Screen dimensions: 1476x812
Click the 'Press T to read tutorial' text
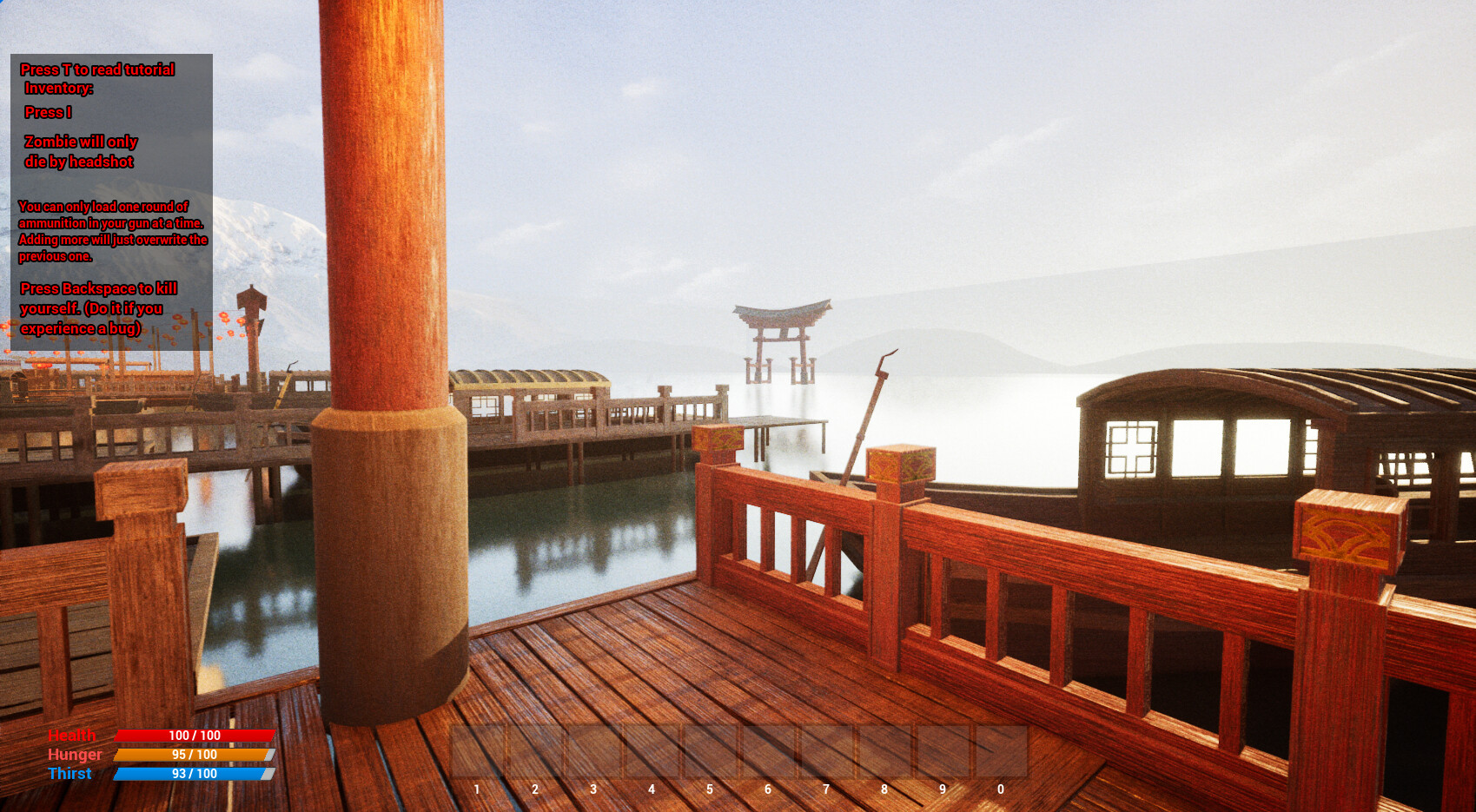coord(97,69)
